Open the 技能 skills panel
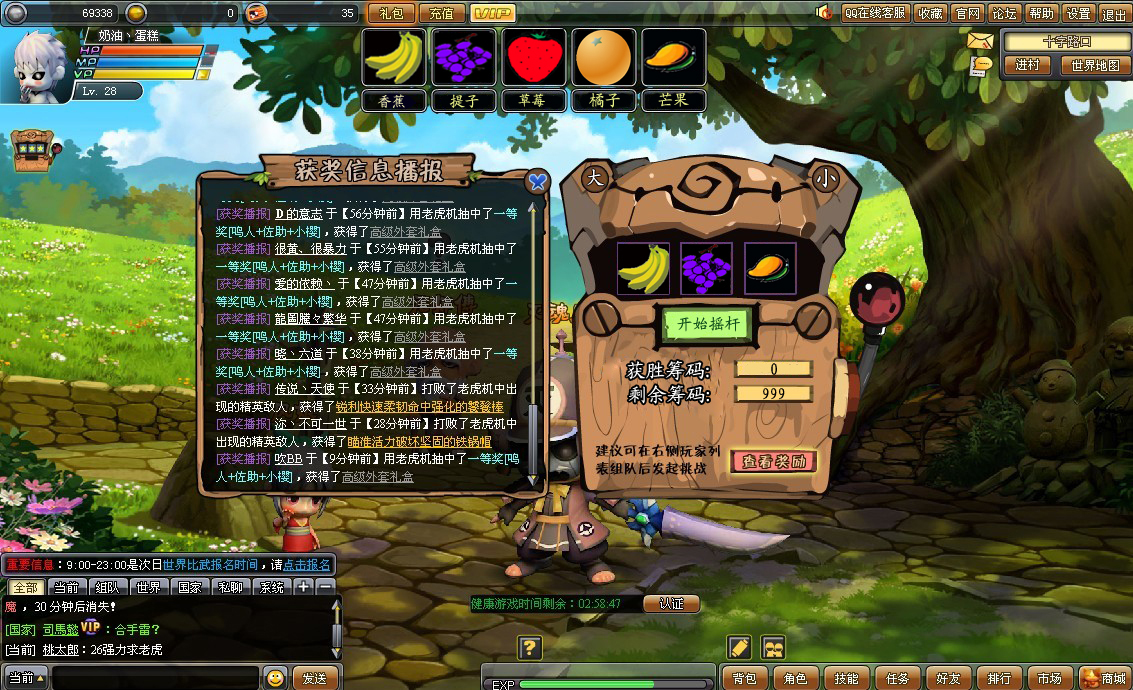 click(846, 678)
